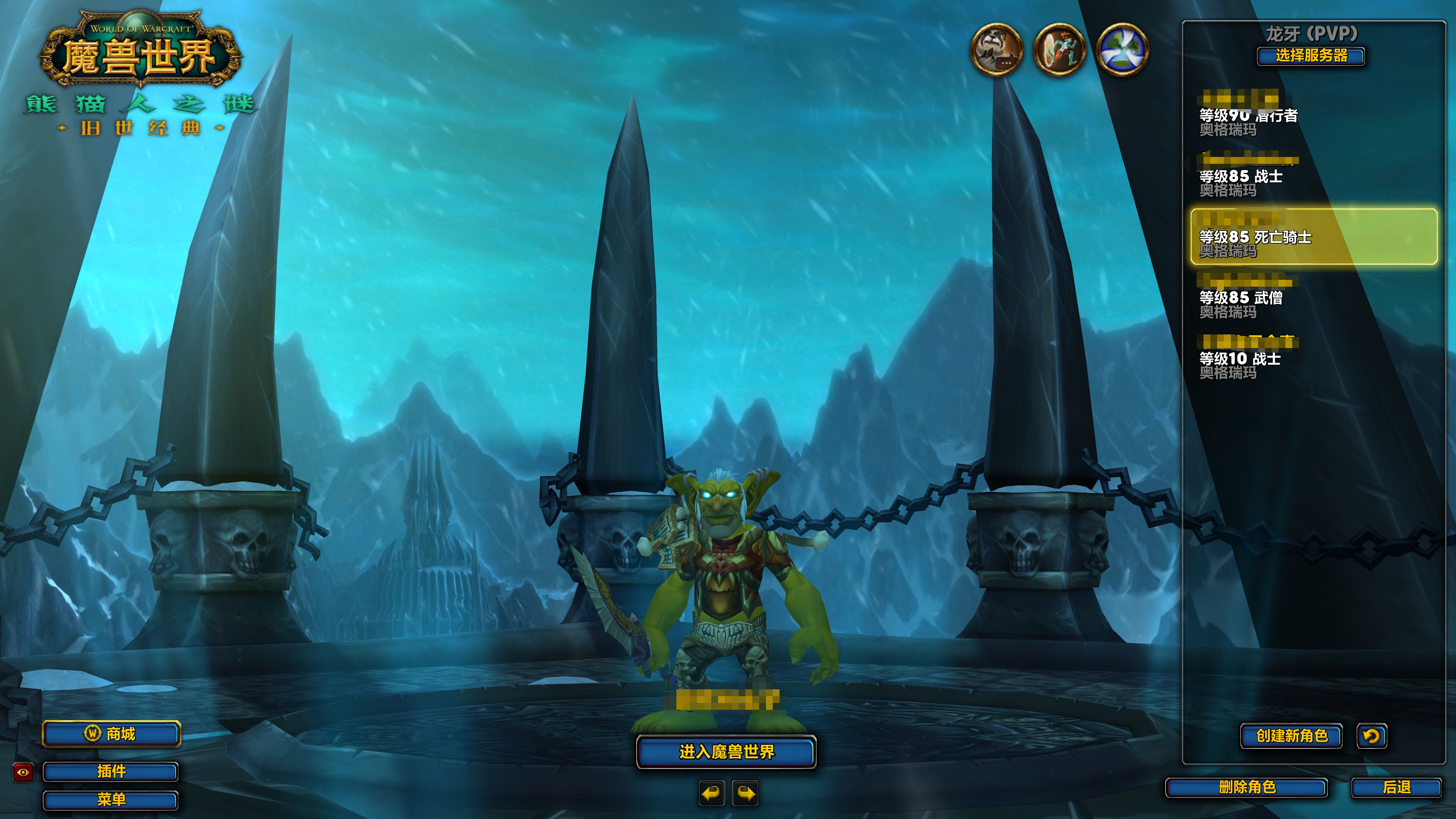Image resolution: width=1456 pixels, height=819 pixels.
Task: Click the globe swirl round icon
Action: [1122, 49]
